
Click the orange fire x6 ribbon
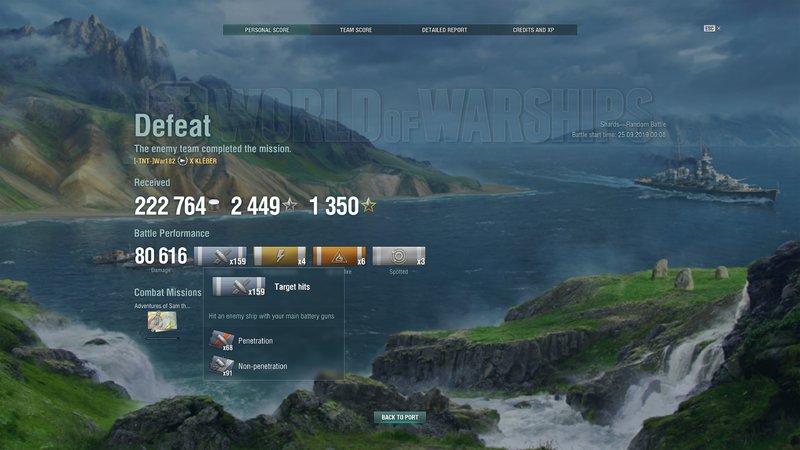pyautogui.click(x=340, y=256)
